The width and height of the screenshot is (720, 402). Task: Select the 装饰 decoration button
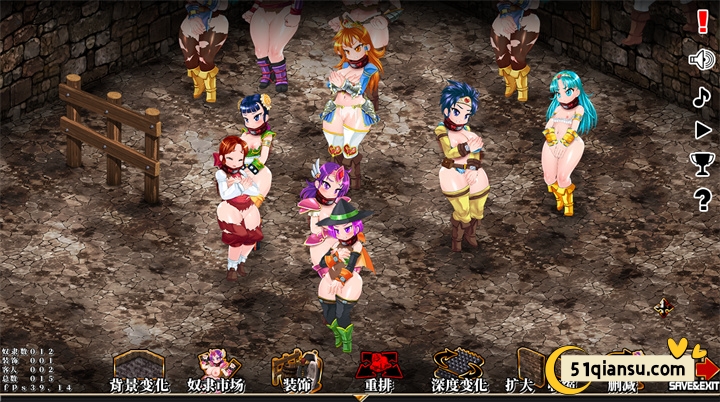[294, 371]
